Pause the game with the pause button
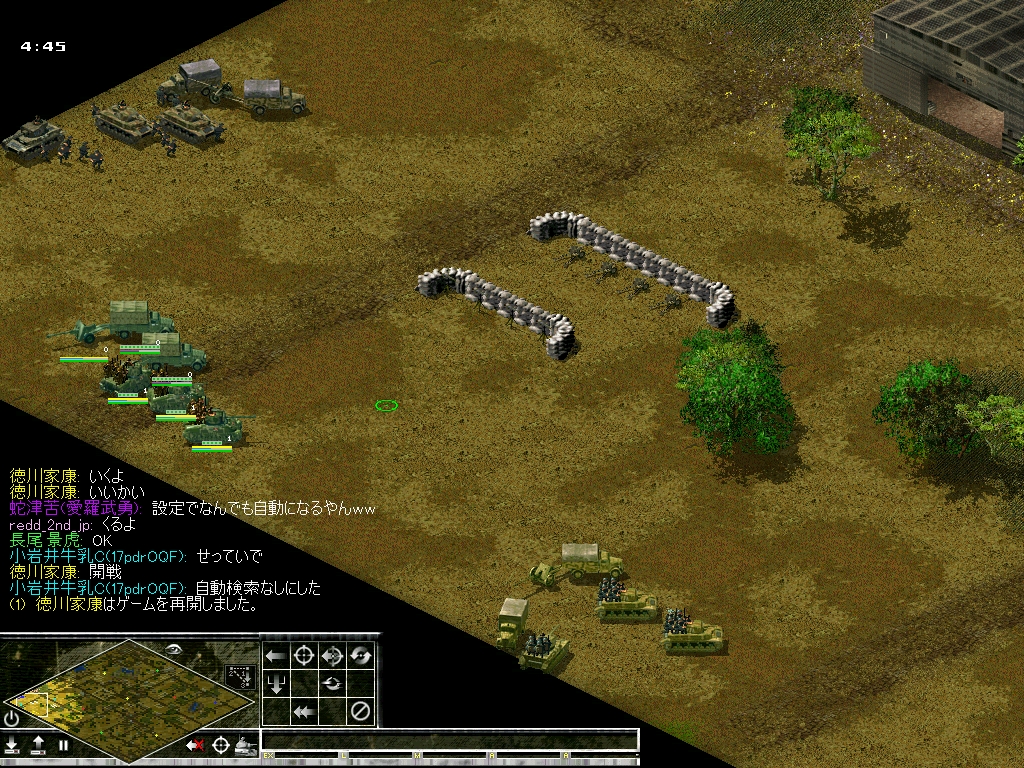Screen dimensions: 1024x768 coord(64,745)
